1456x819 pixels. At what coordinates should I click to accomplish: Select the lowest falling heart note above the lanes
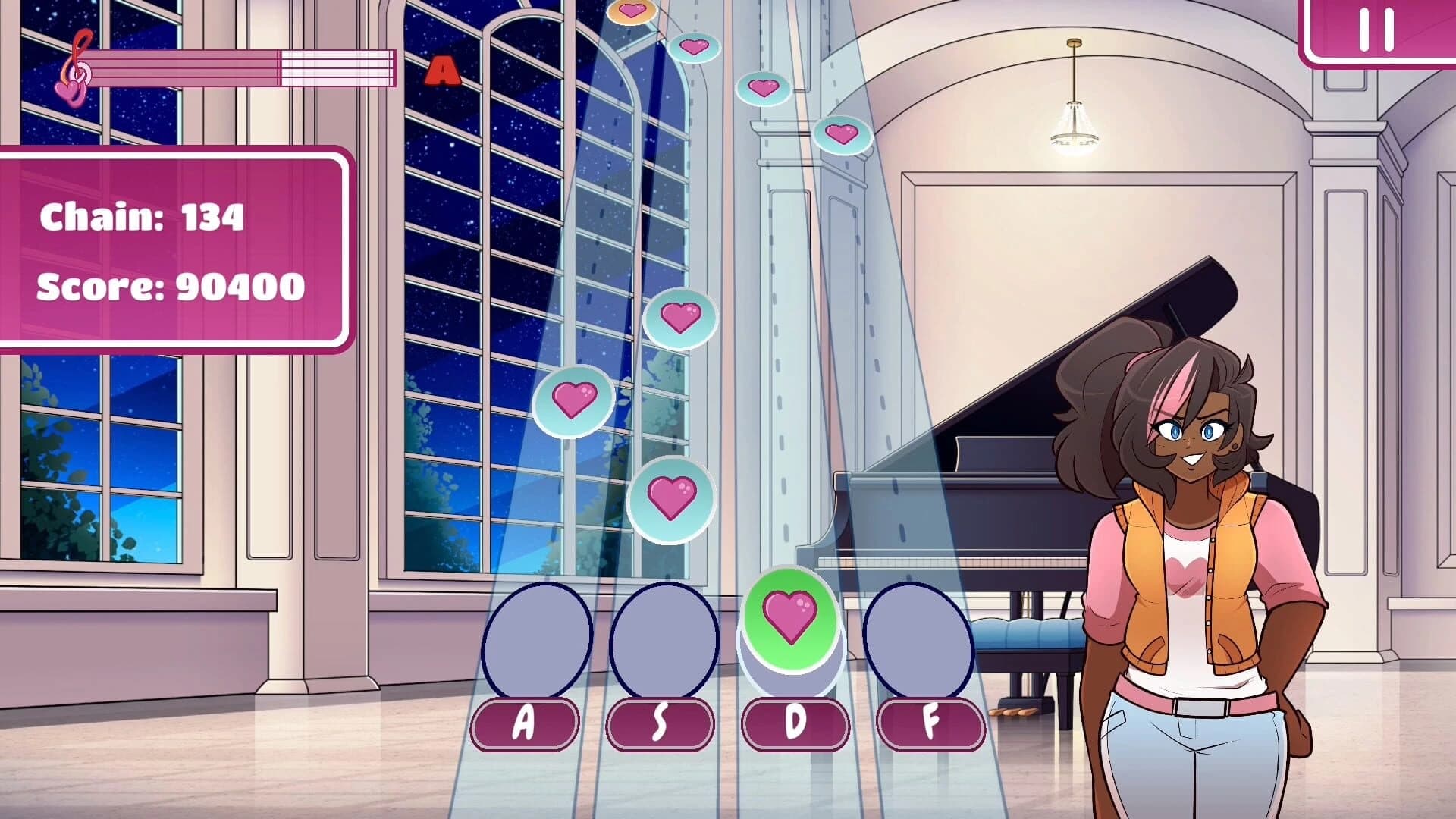coord(670,498)
